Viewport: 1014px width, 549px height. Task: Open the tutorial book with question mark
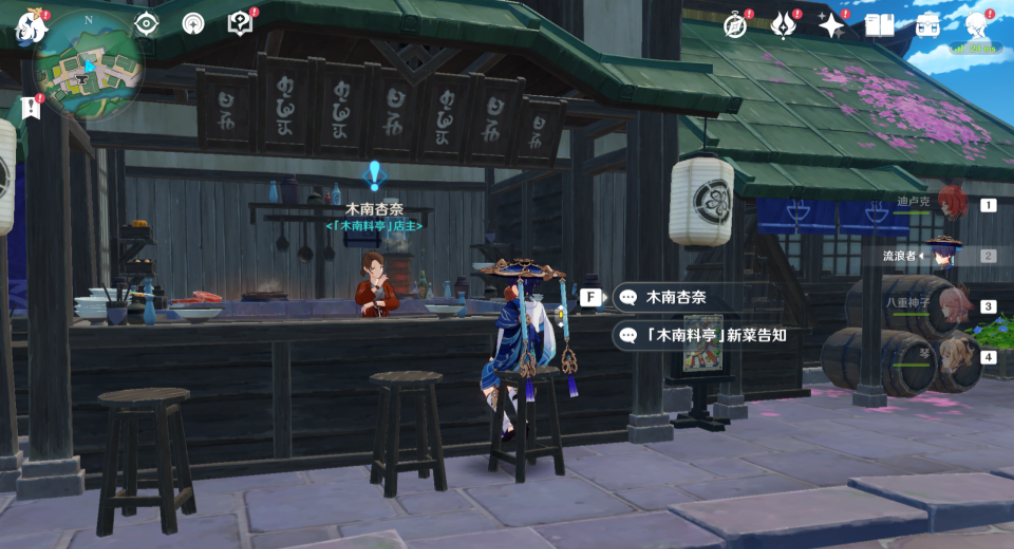(240, 23)
